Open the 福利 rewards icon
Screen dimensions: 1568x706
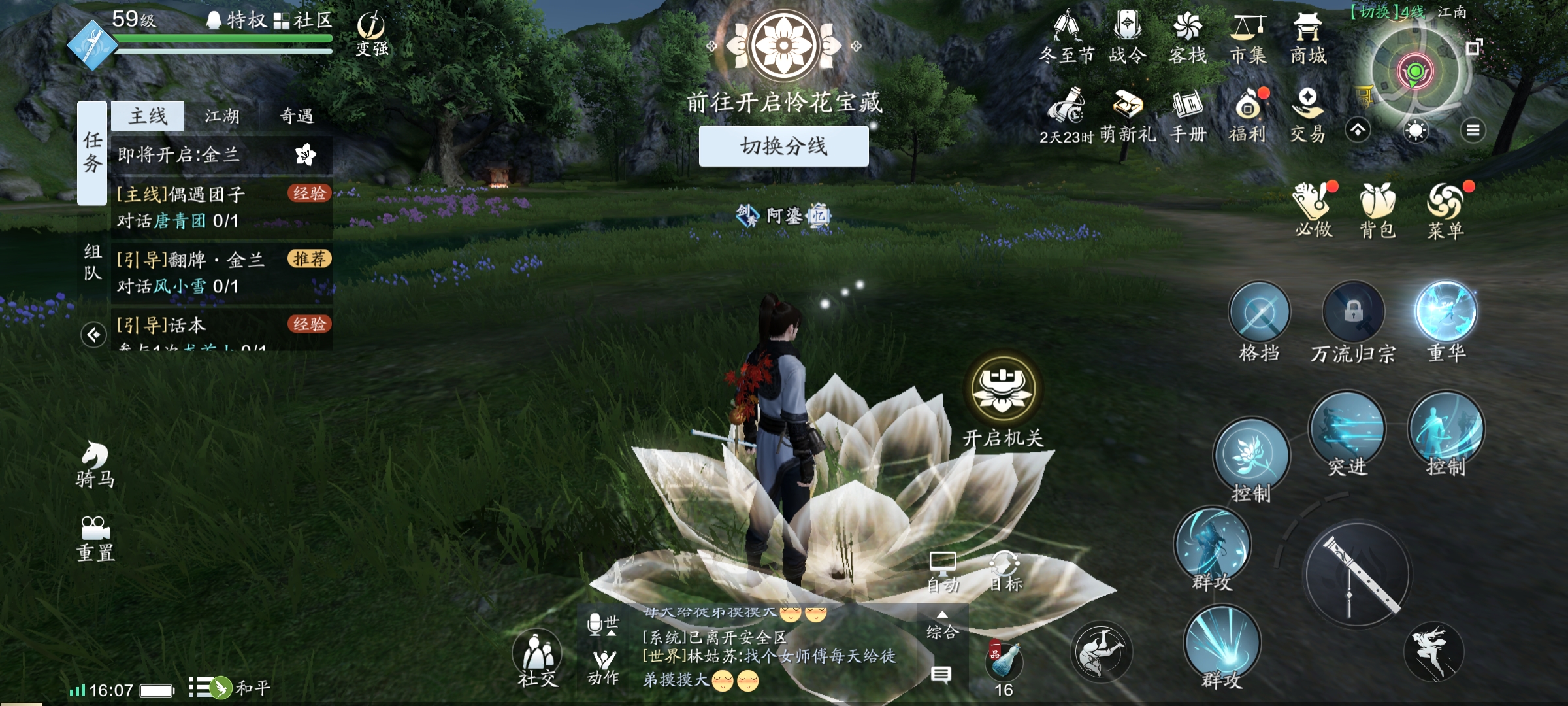(x=1248, y=116)
